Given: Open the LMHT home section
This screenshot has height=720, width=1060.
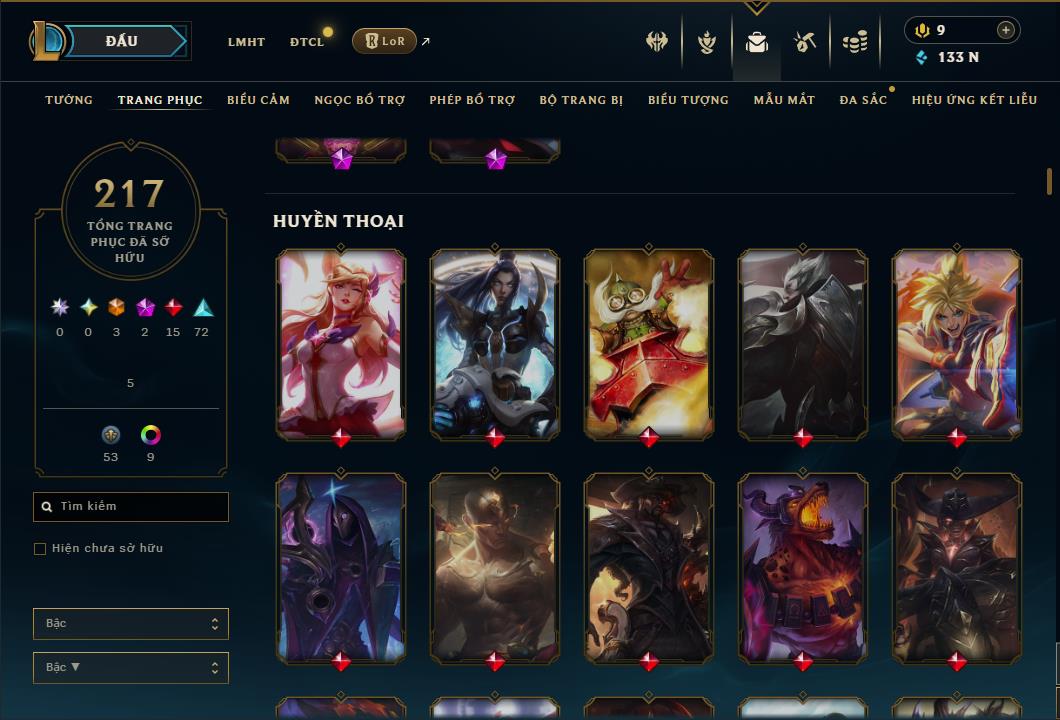Looking at the screenshot, I should 246,42.
